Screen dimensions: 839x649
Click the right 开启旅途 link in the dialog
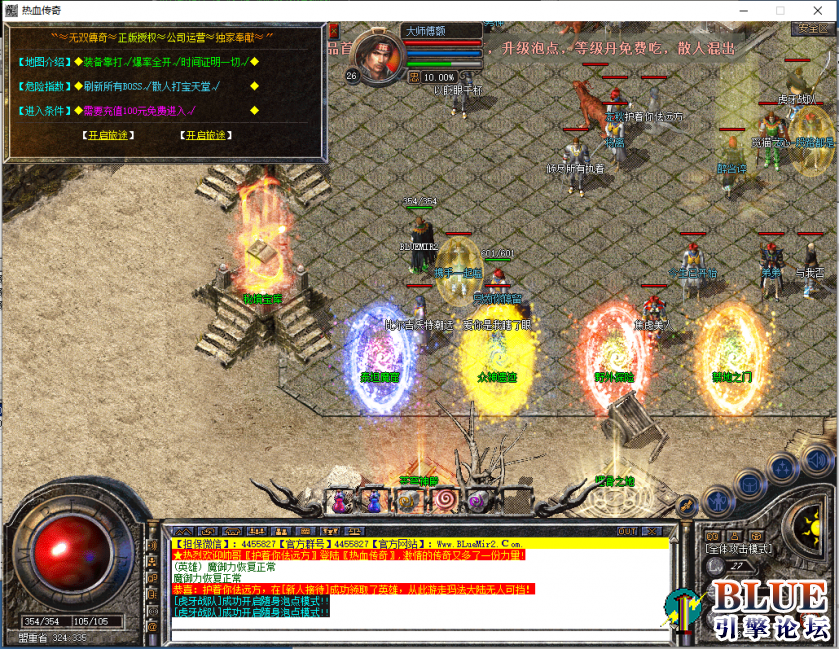click(206, 135)
